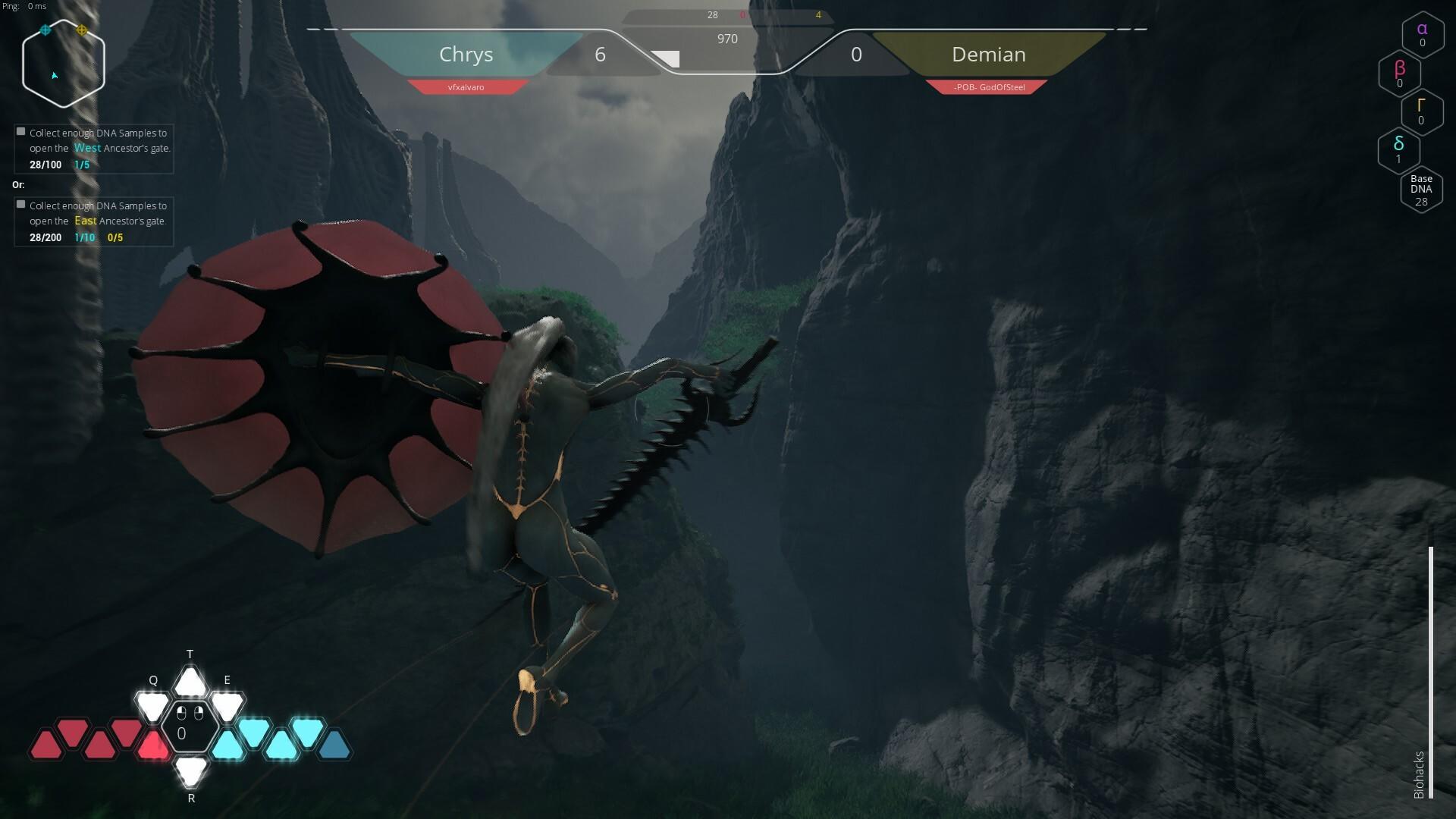Image resolution: width=1456 pixels, height=819 pixels.
Task: Open -POB- GodOfSteel's player nameplate
Action: [x=990, y=86]
